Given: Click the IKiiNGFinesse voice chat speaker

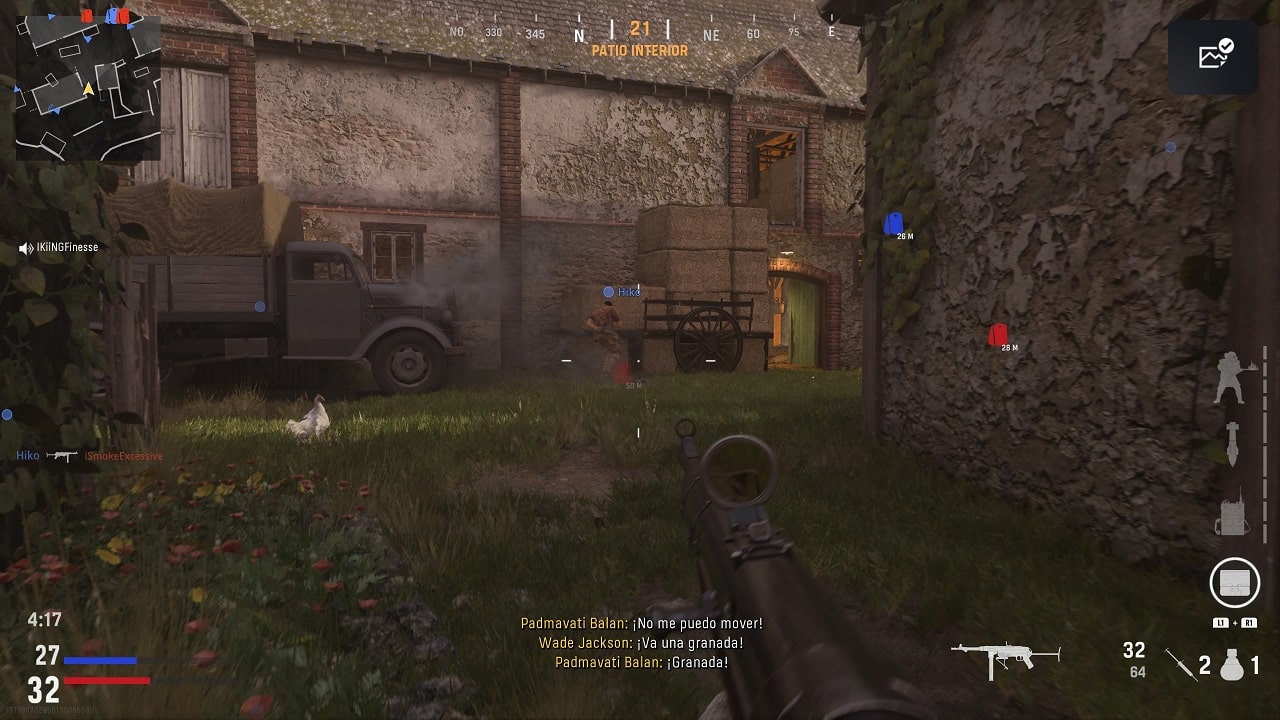Looking at the screenshot, I should coord(26,248).
